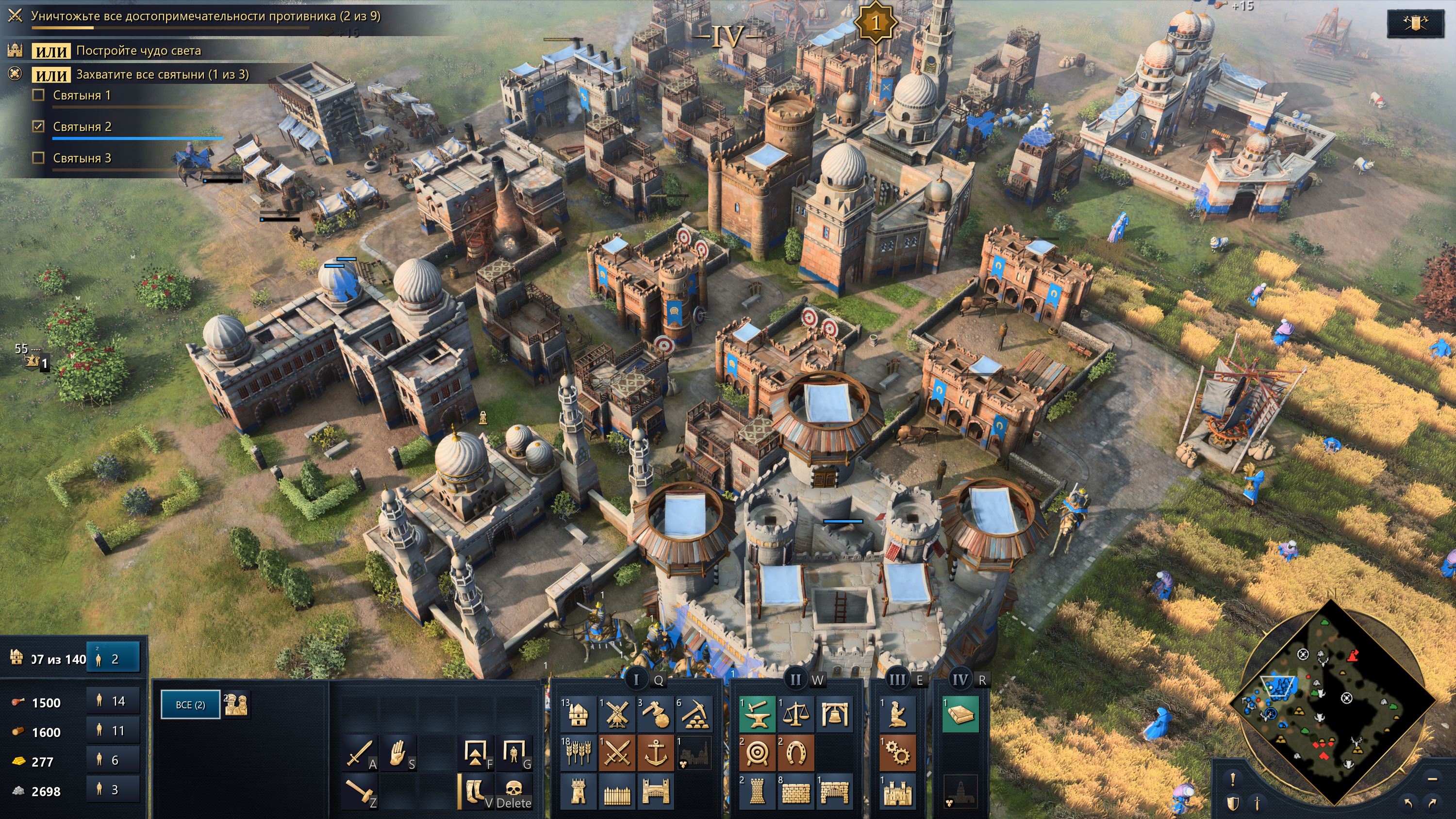The width and height of the screenshot is (1456, 819).
Task: Select the idle villagers button
Action: pyautogui.click(x=113, y=658)
